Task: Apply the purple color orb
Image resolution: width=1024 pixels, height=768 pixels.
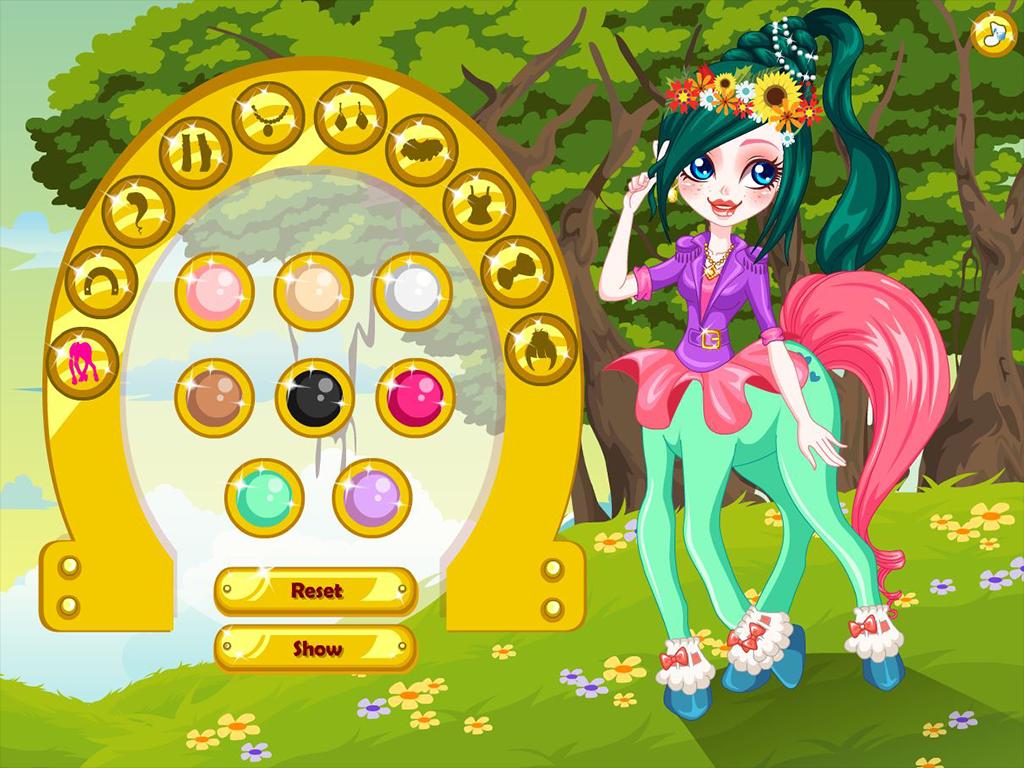Action: [372, 497]
